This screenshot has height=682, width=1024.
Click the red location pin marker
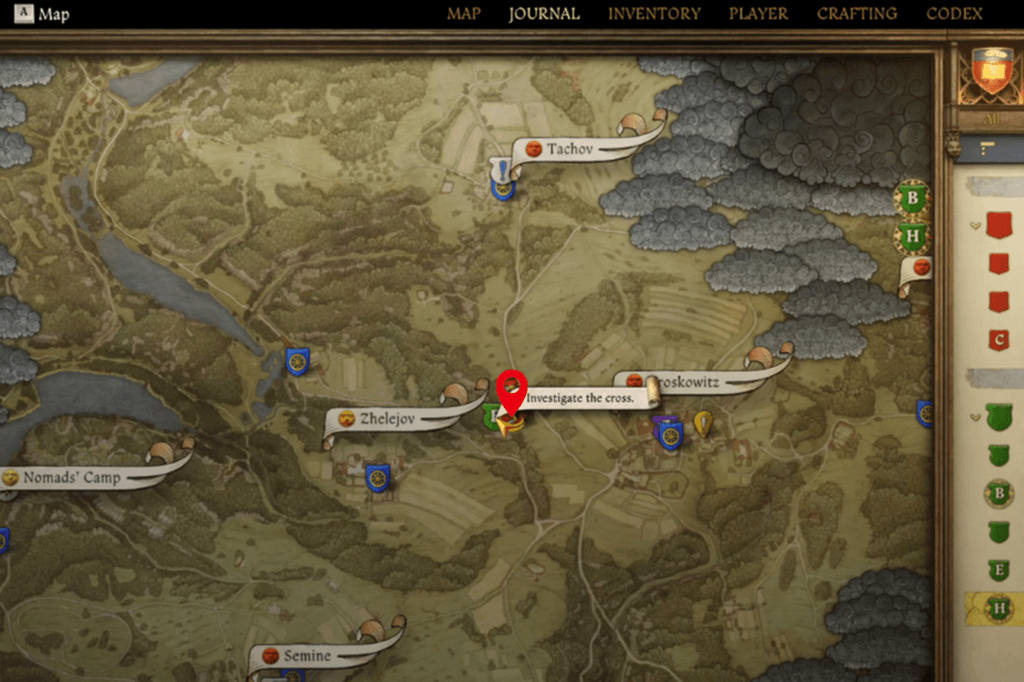tap(512, 388)
